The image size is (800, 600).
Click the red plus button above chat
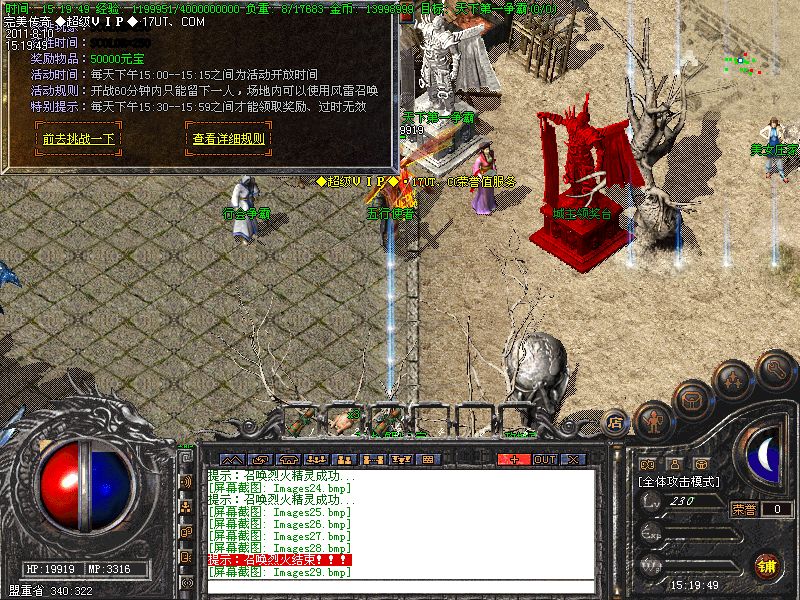click(514, 459)
